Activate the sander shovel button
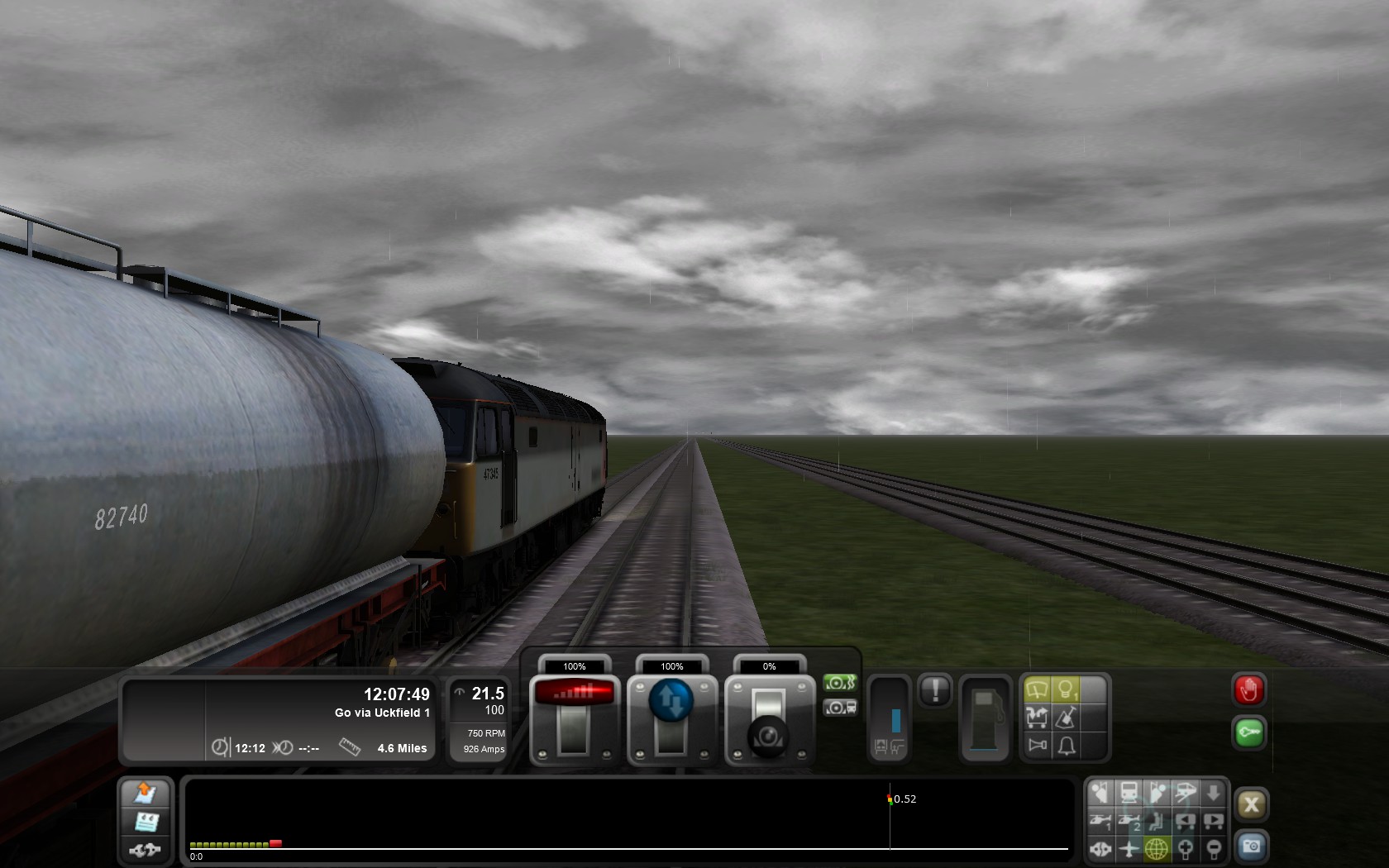This screenshot has height=868, width=1389. click(1066, 718)
